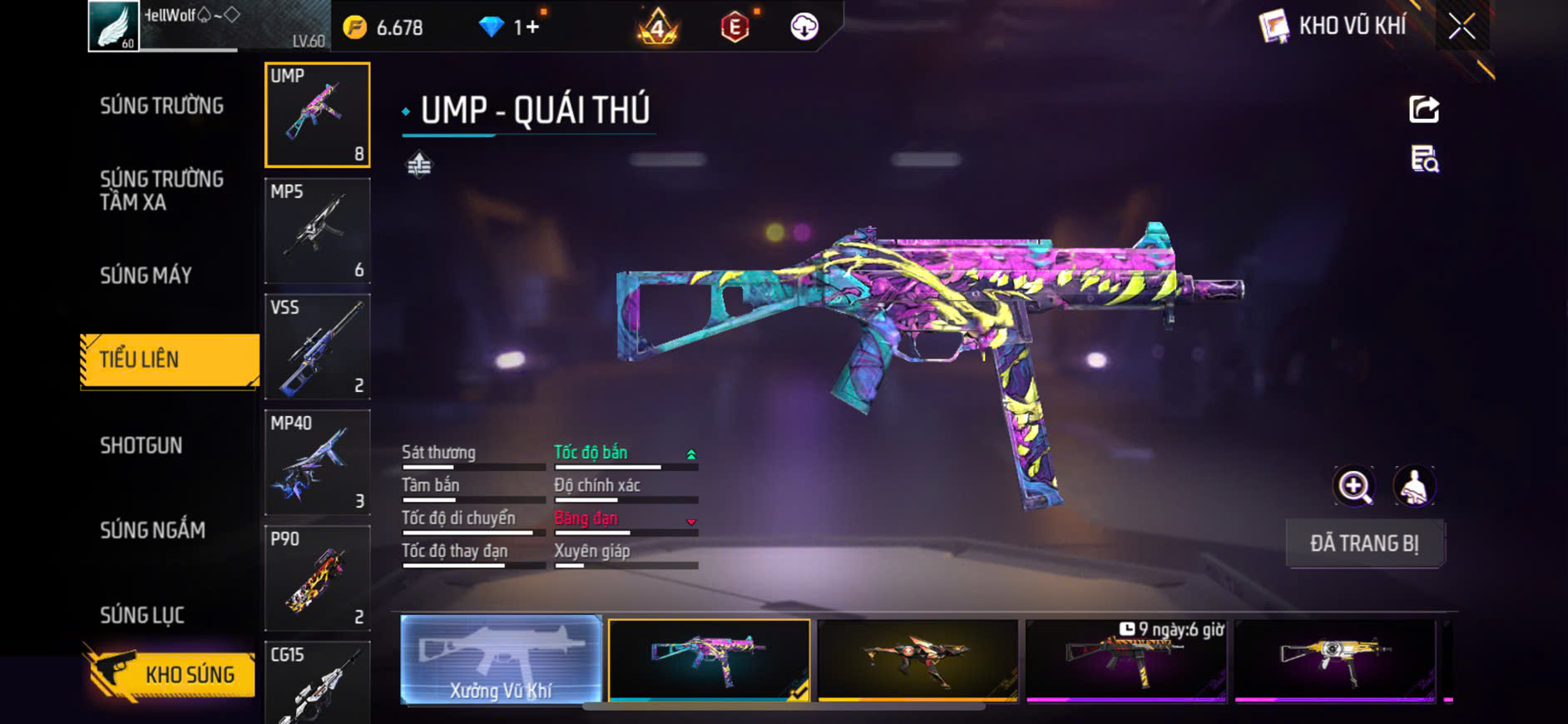Viewport: 1568px width, 724px height.
Task: Close the weapon armory screen
Action: pyautogui.click(x=1462, y=27)
